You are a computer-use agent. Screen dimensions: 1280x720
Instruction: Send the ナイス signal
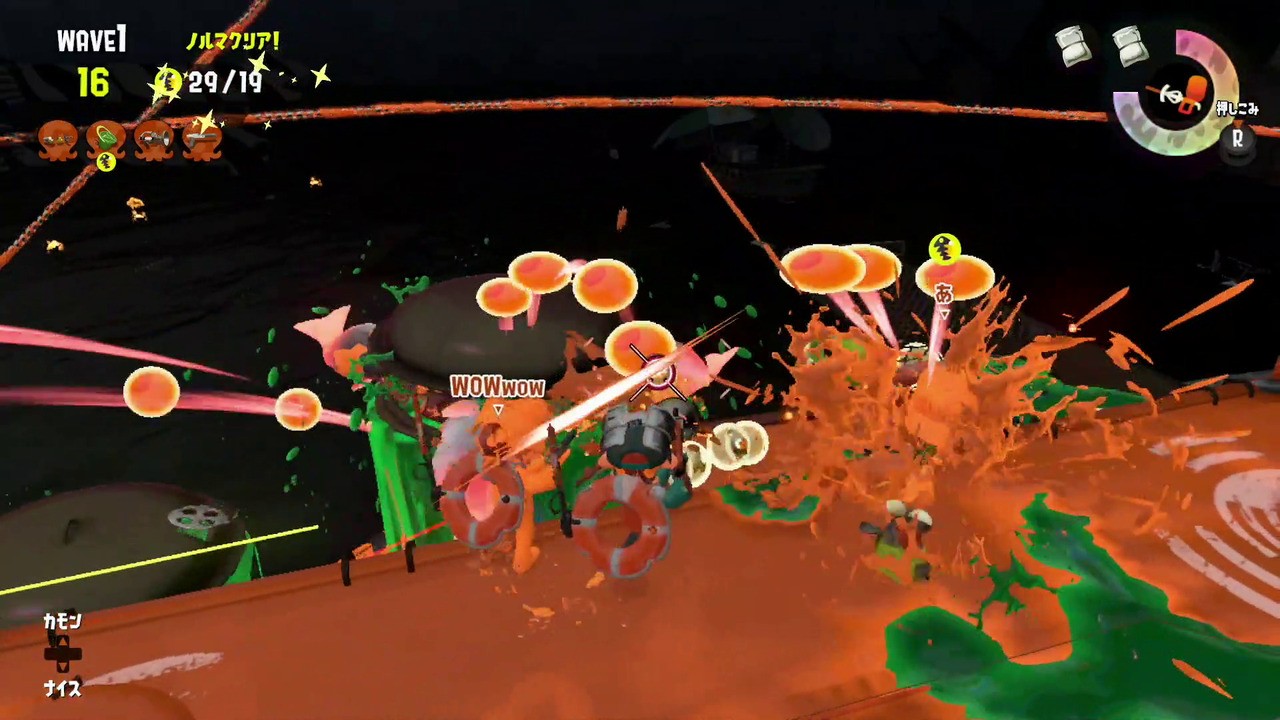[x=61, y=688]
